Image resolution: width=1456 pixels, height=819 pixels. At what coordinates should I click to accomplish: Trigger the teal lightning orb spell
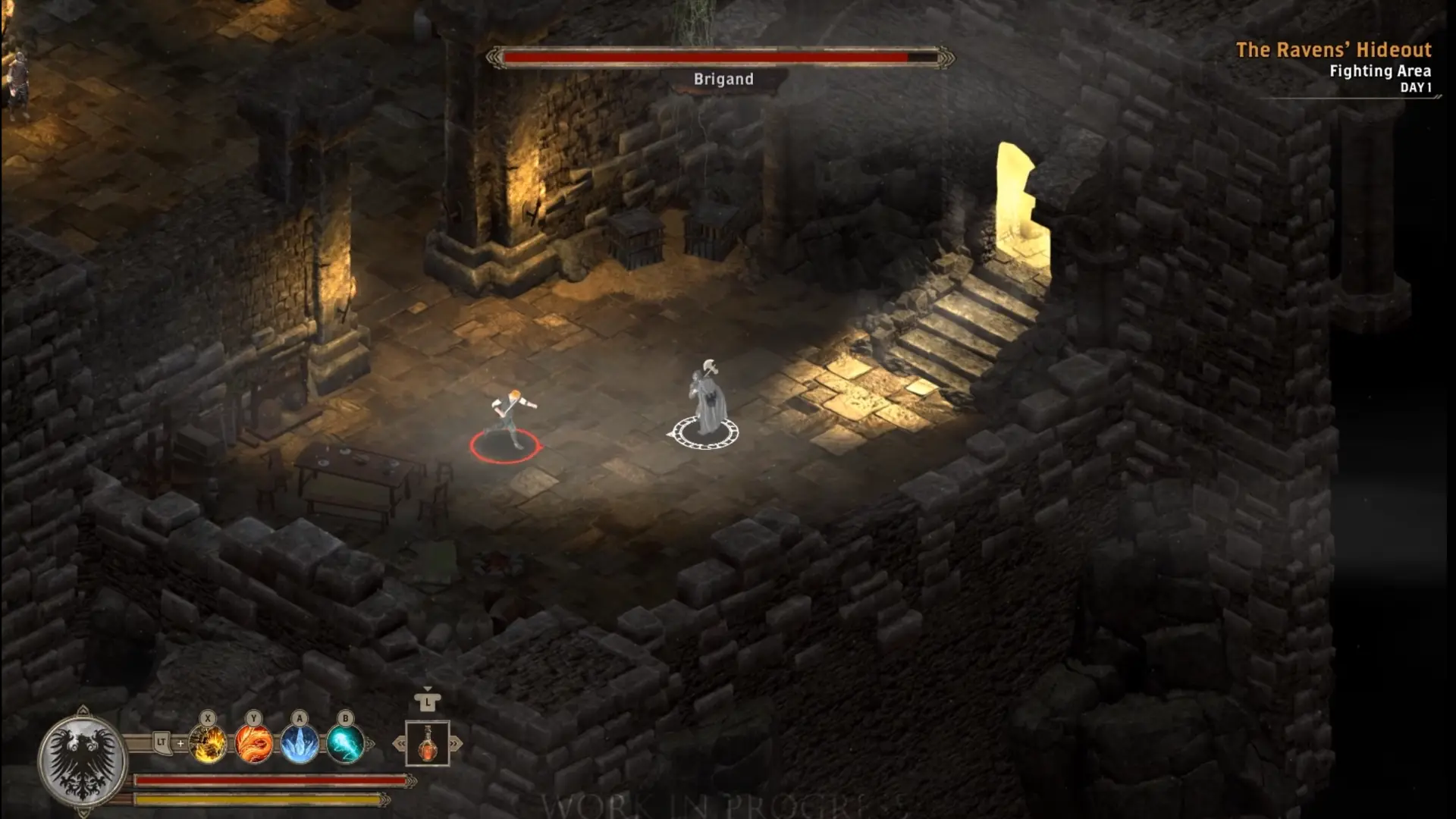click(345, 743)
